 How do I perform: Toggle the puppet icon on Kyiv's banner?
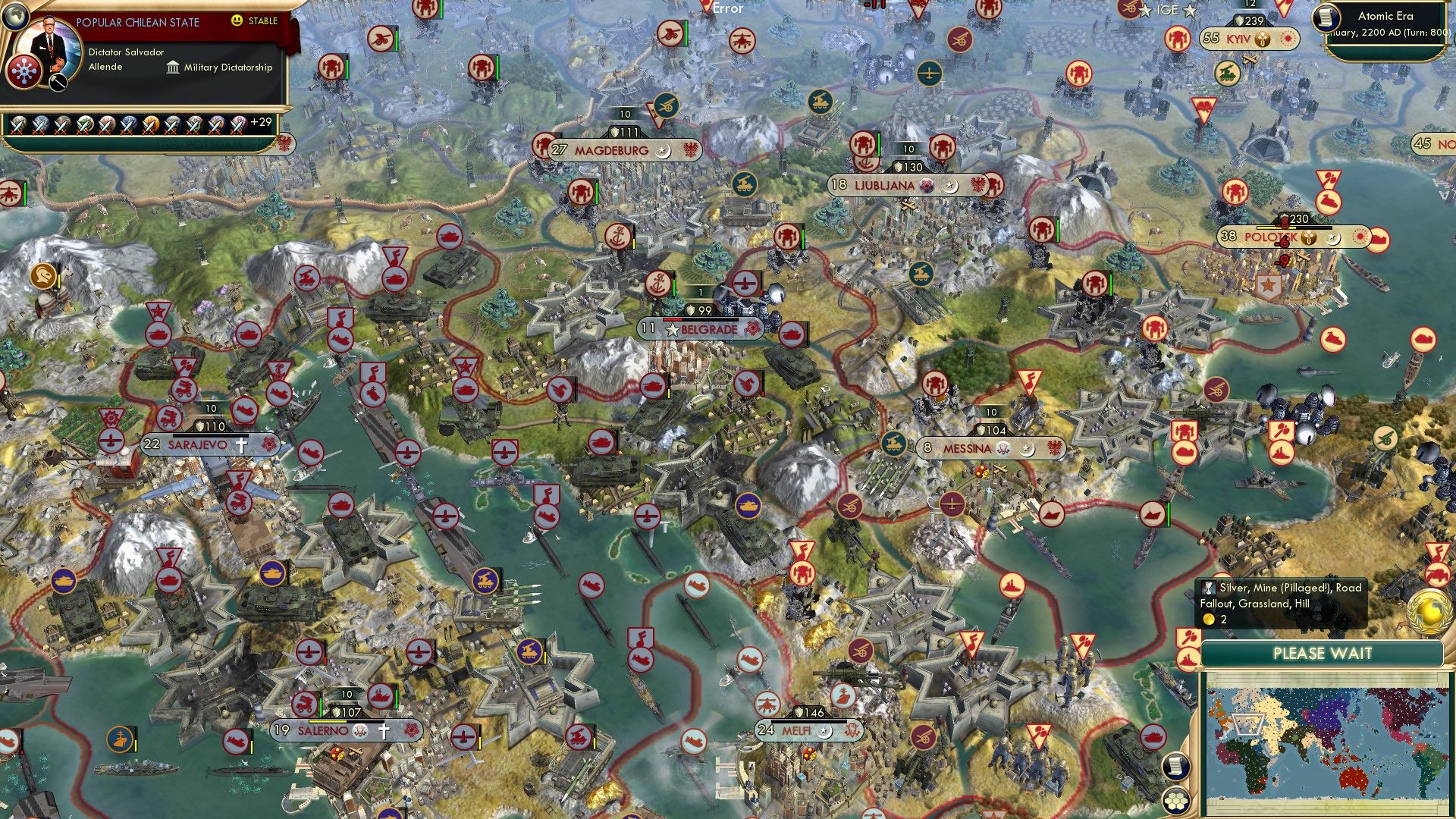pos(1263,39)
